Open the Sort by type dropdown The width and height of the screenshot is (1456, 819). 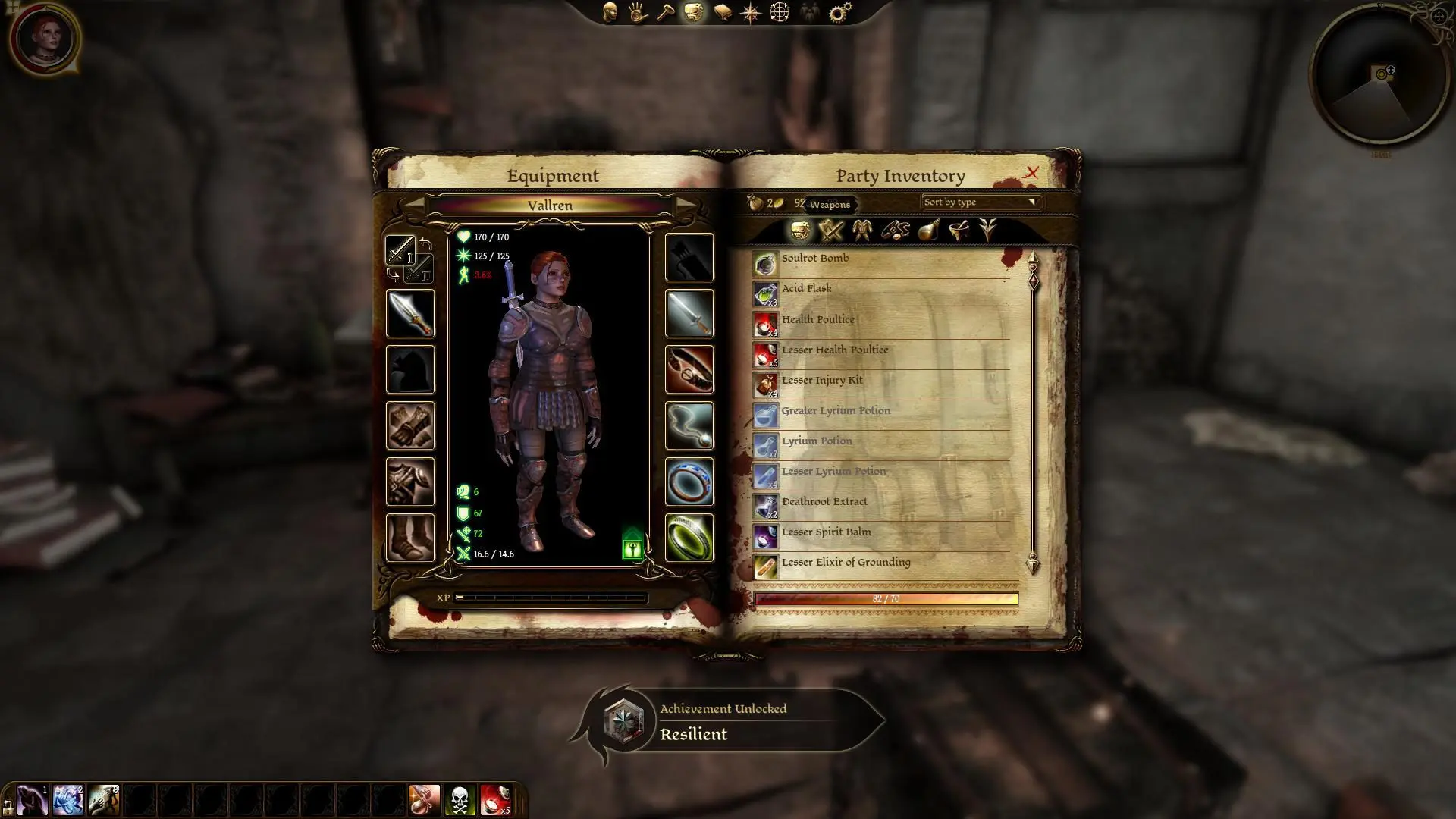(x=980, y=202)
